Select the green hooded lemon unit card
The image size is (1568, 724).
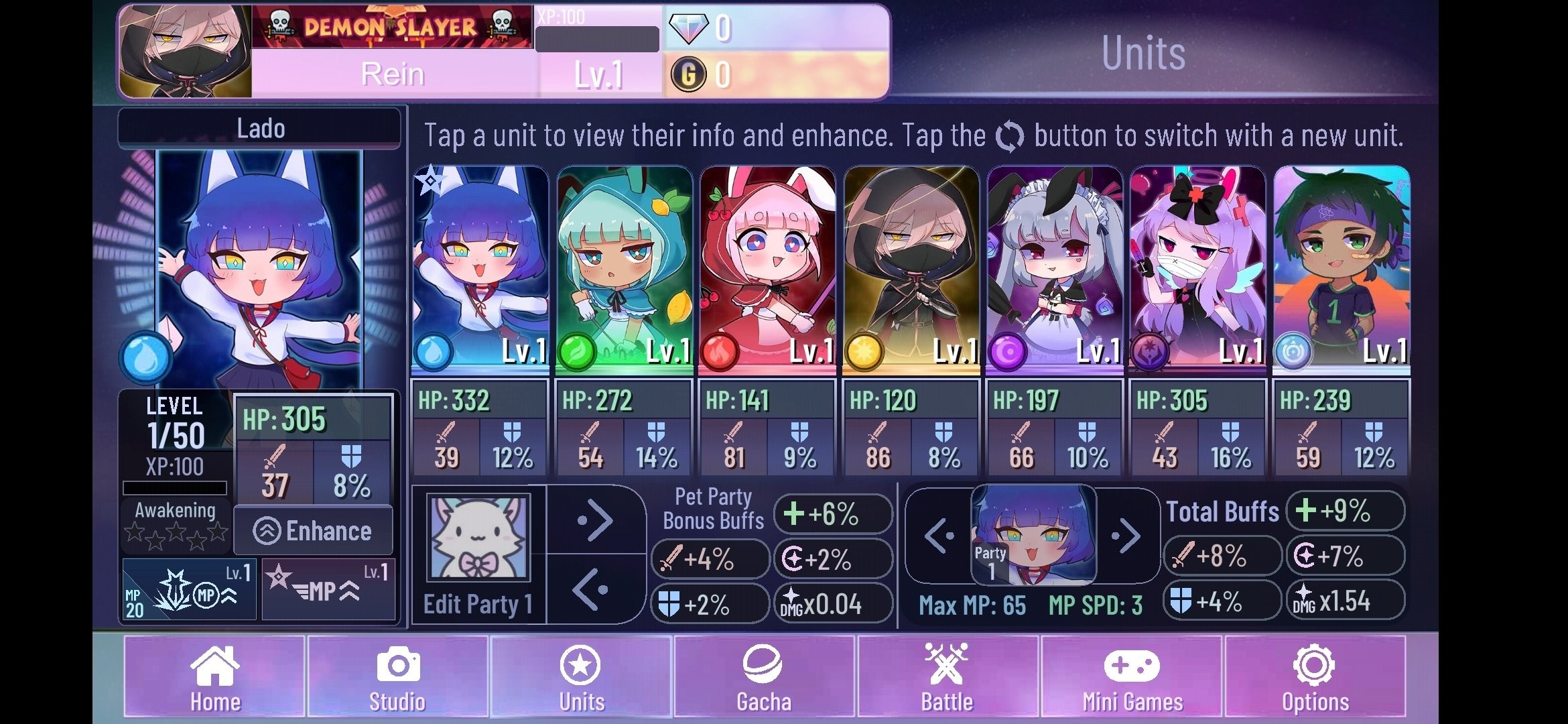tap(625, 268)
